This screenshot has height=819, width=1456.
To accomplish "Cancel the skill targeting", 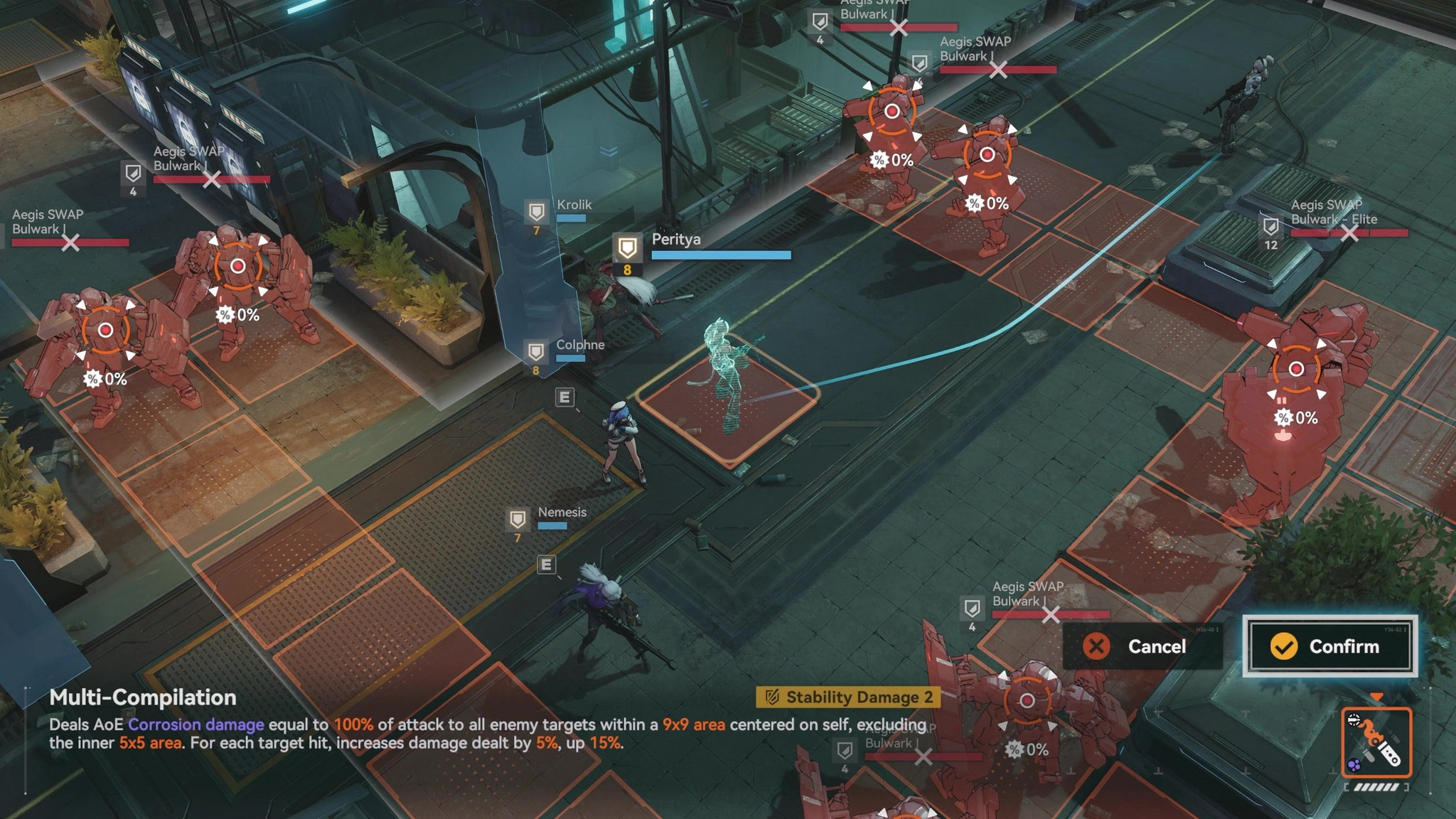I will point(1142,646).
